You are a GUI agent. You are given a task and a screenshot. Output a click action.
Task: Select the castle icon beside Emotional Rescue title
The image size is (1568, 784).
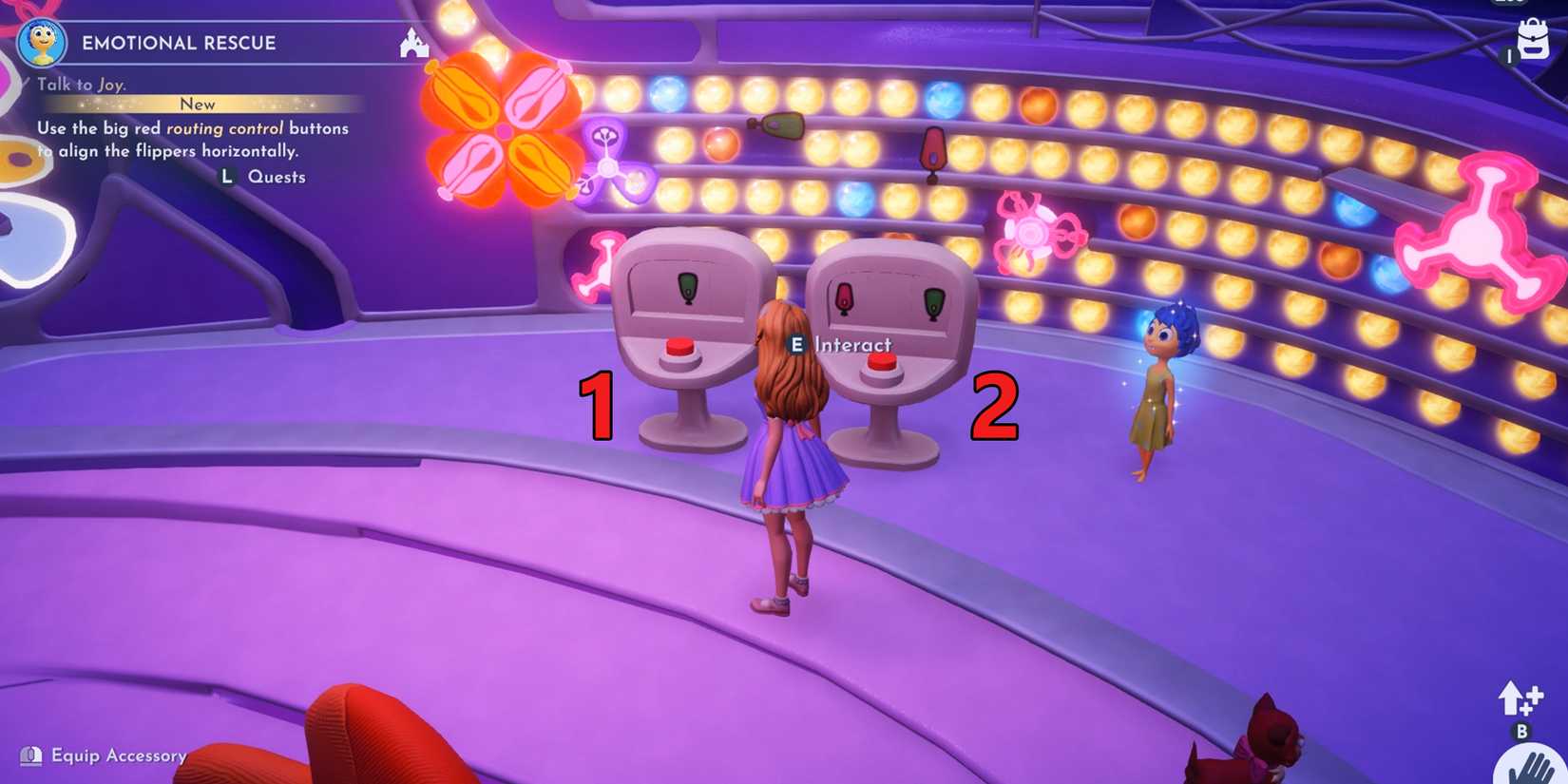pyautogui.click(x=413, y=43)
